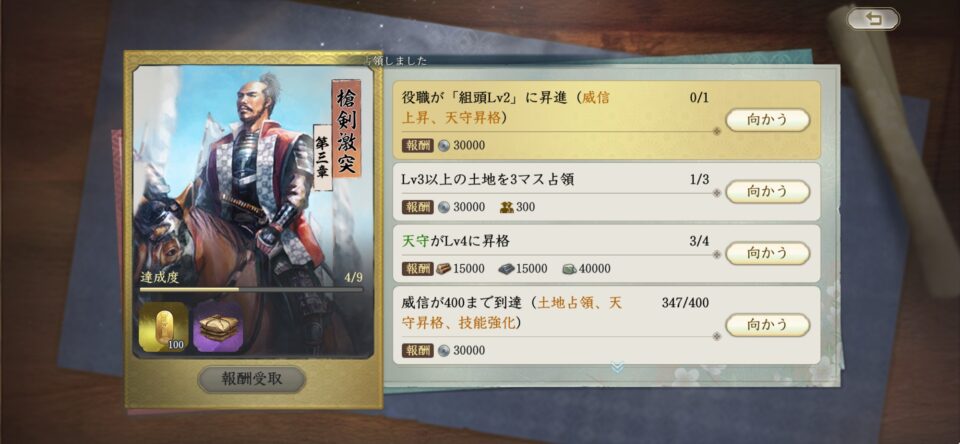Select the wrapped bundle reward icon
This screenshot has width=960, height=444.
click(217, 328)
